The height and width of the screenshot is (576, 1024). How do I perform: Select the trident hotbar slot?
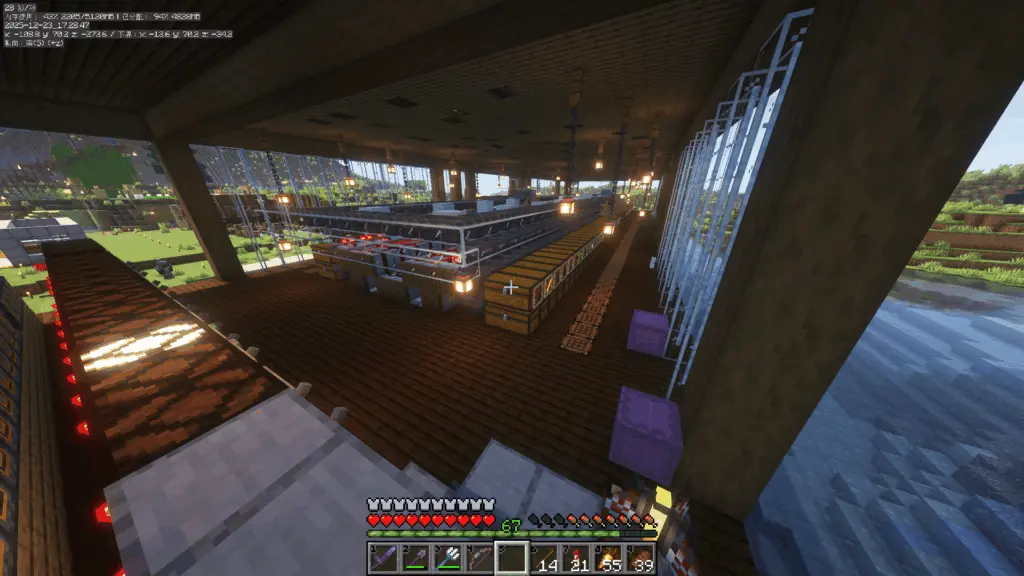click(447, 558)
